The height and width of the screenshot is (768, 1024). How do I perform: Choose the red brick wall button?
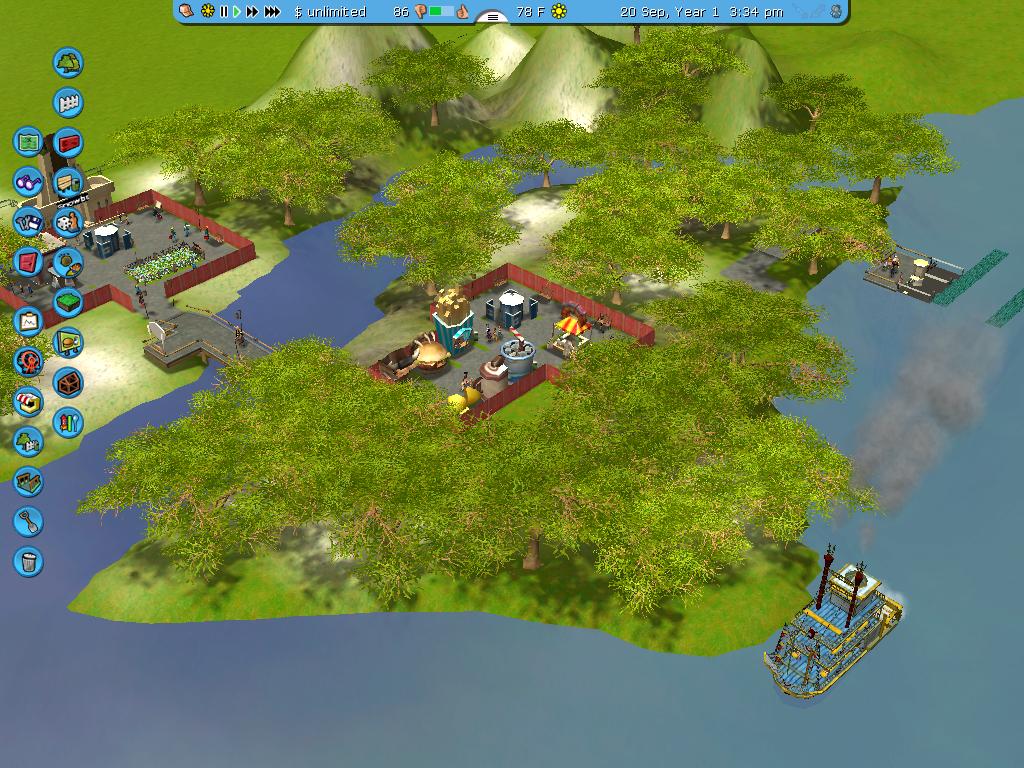tap(68, 143)
